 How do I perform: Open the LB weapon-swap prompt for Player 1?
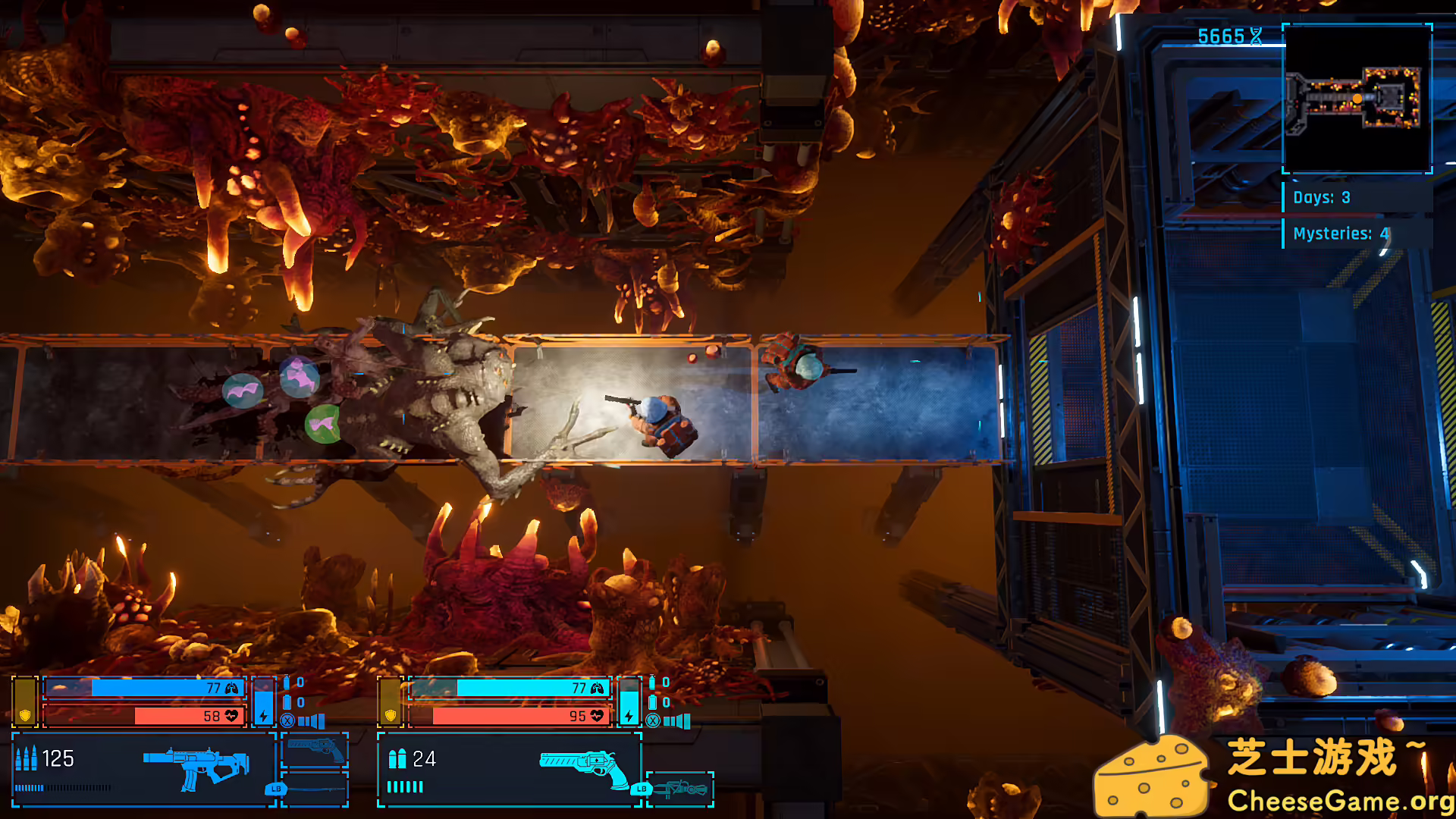coord(276,789)
